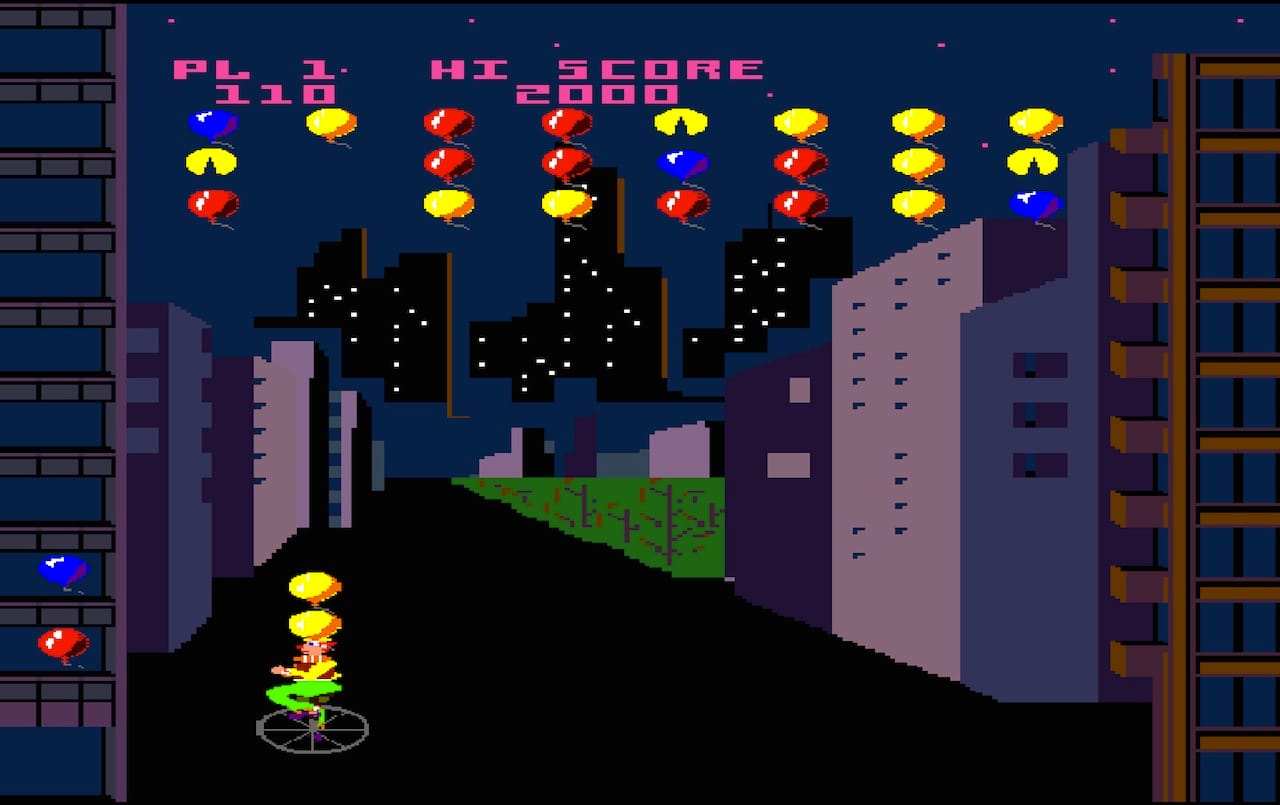Screen dimensions: 1280x805
Task: Click the 2000 high score value
Action: (x=600, y=95)
